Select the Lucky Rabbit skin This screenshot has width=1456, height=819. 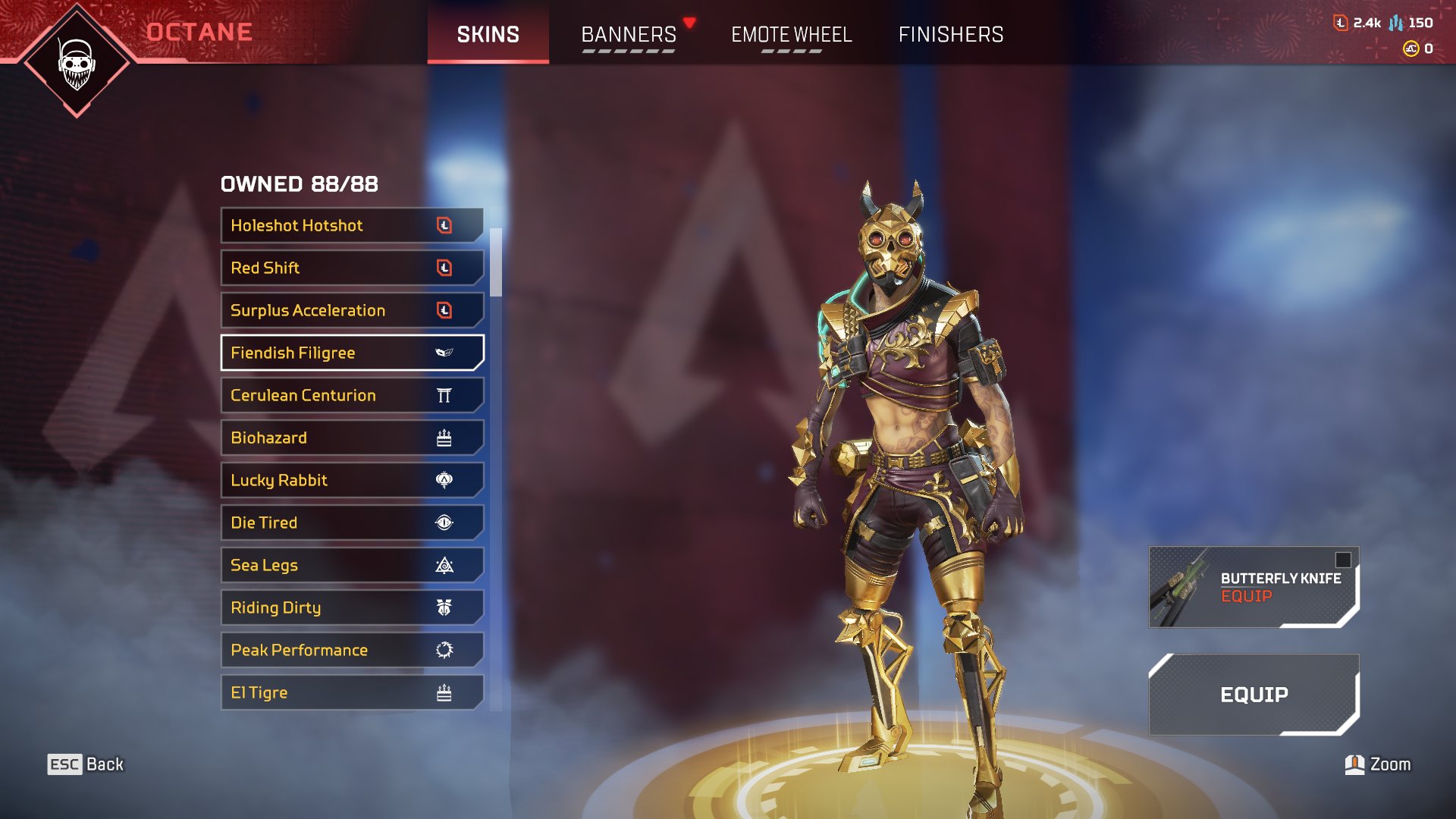(x=352, y=480)
